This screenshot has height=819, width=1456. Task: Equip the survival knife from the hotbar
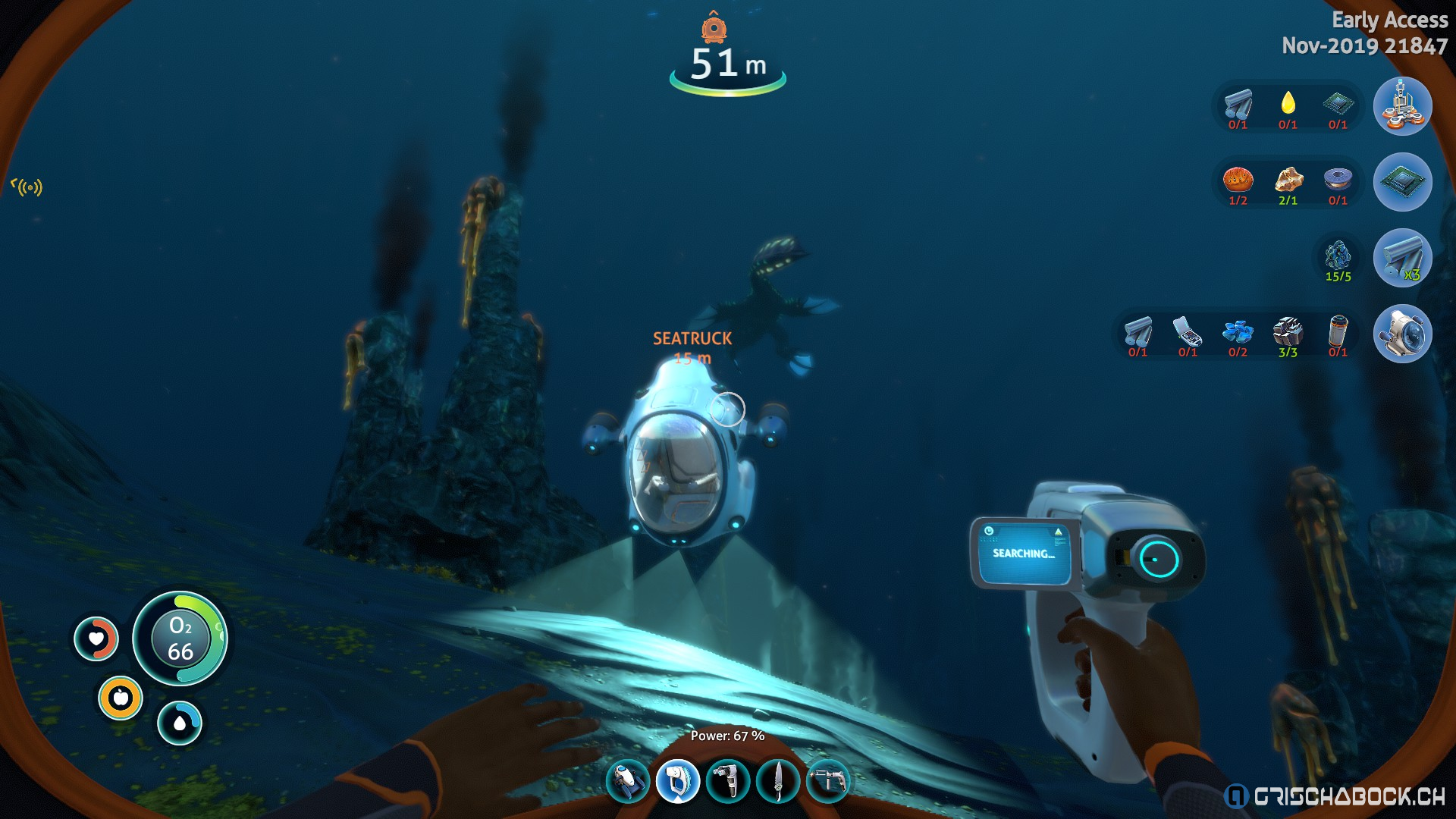point(778,781)
